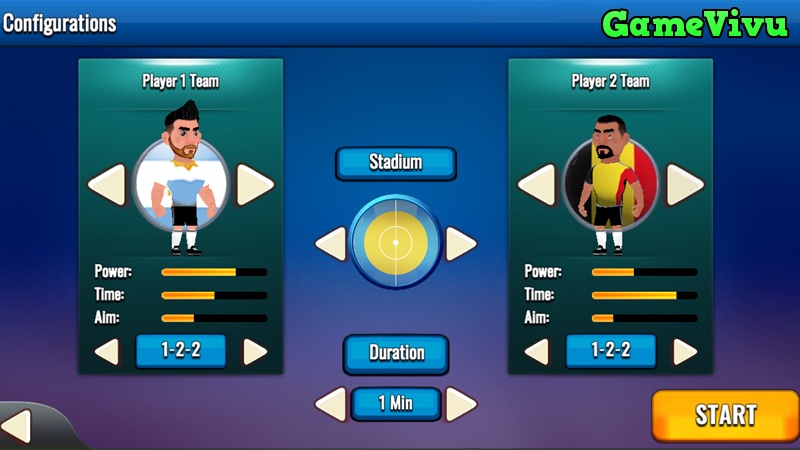Viewport: 800px width, 450px height.
Task: Choose next team for Player 2
Action: (x=685, y=185)
